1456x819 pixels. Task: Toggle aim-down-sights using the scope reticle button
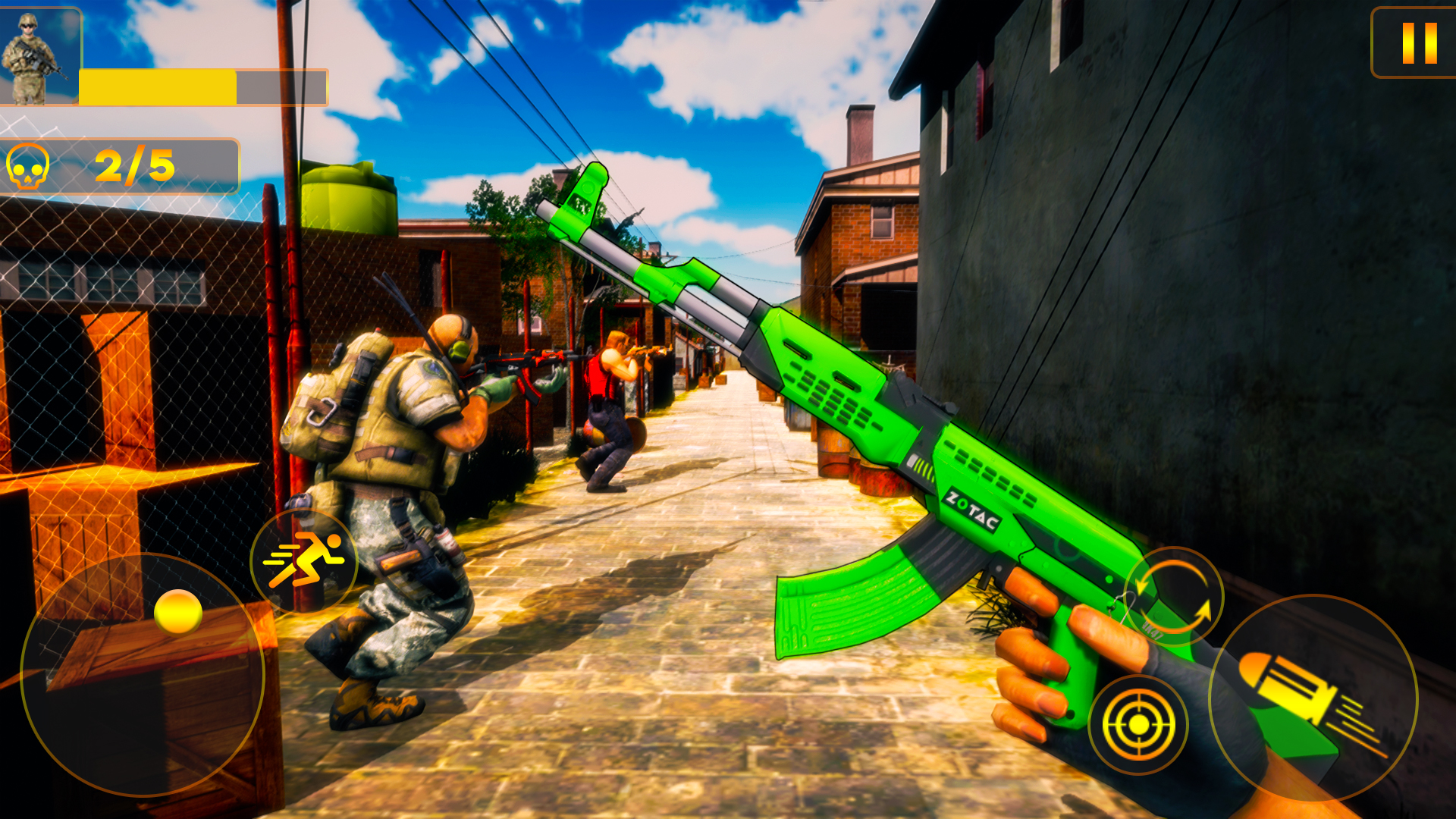(x=1137, y=724)
